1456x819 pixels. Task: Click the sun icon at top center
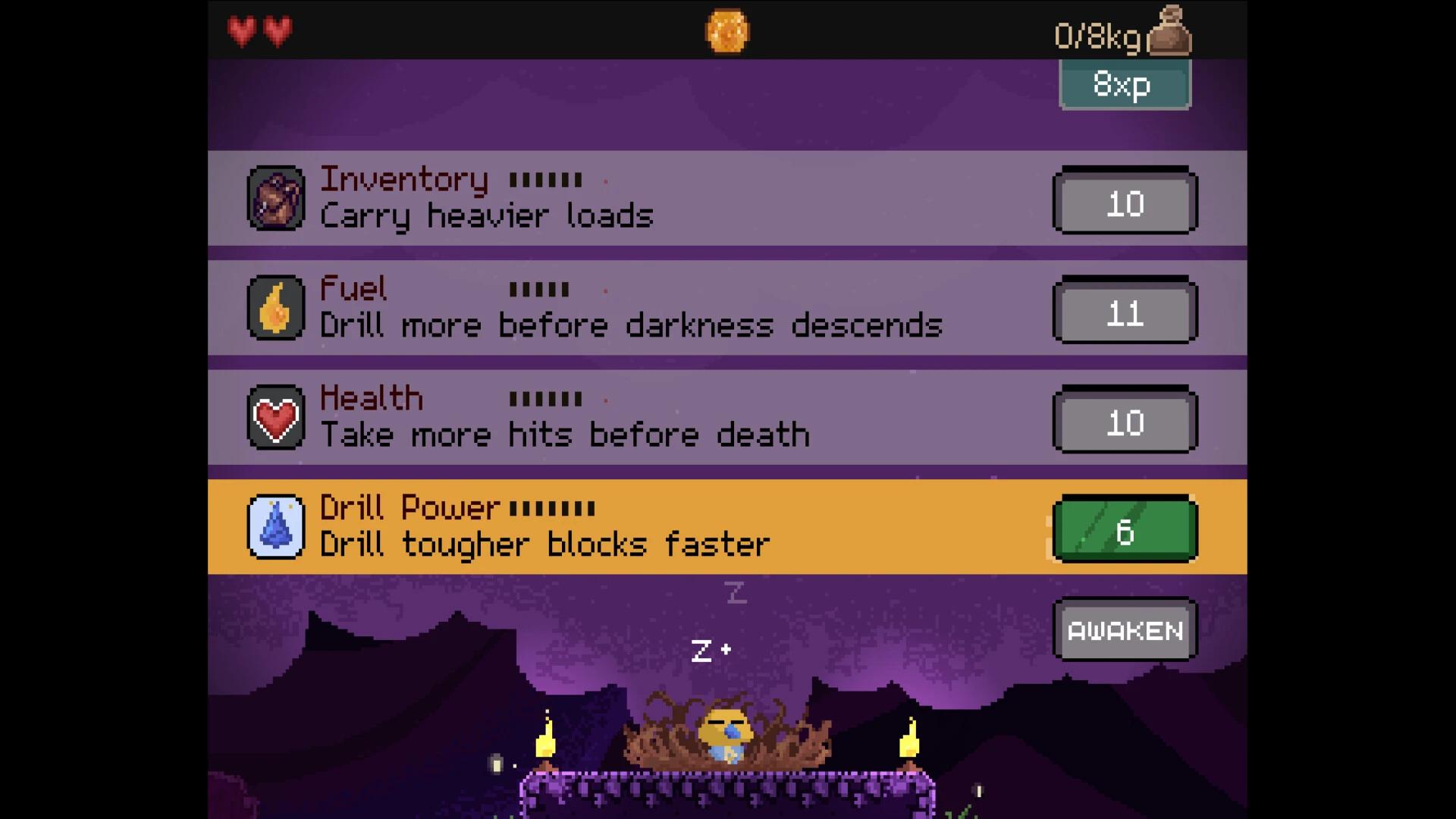(727, 30)
